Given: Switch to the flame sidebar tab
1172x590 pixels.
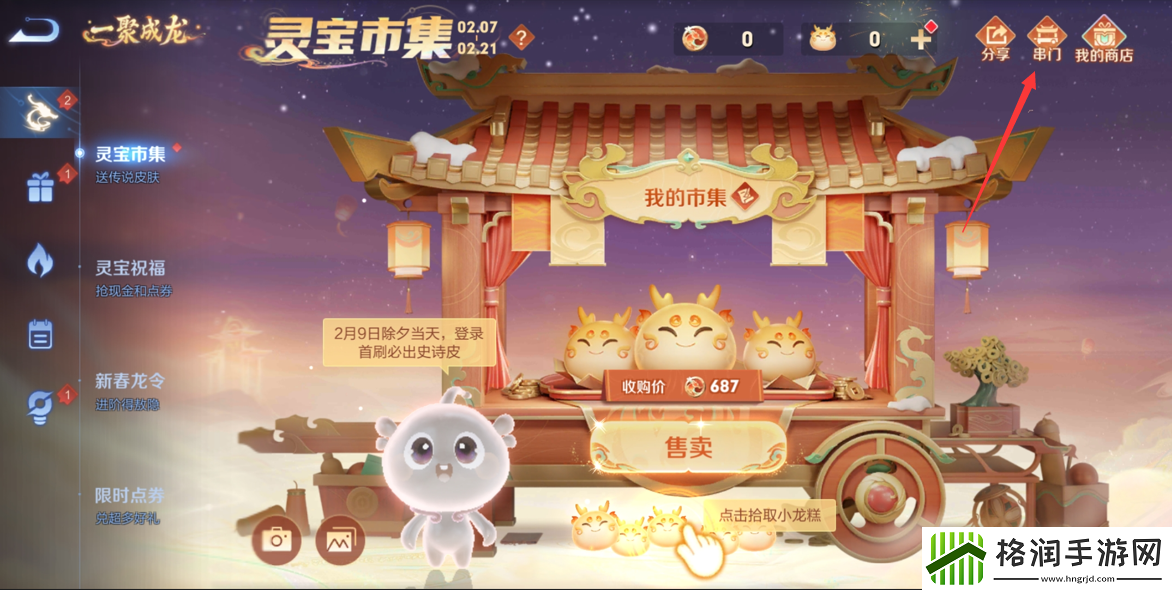Looking at the screenshot, I should coord(40,260).
